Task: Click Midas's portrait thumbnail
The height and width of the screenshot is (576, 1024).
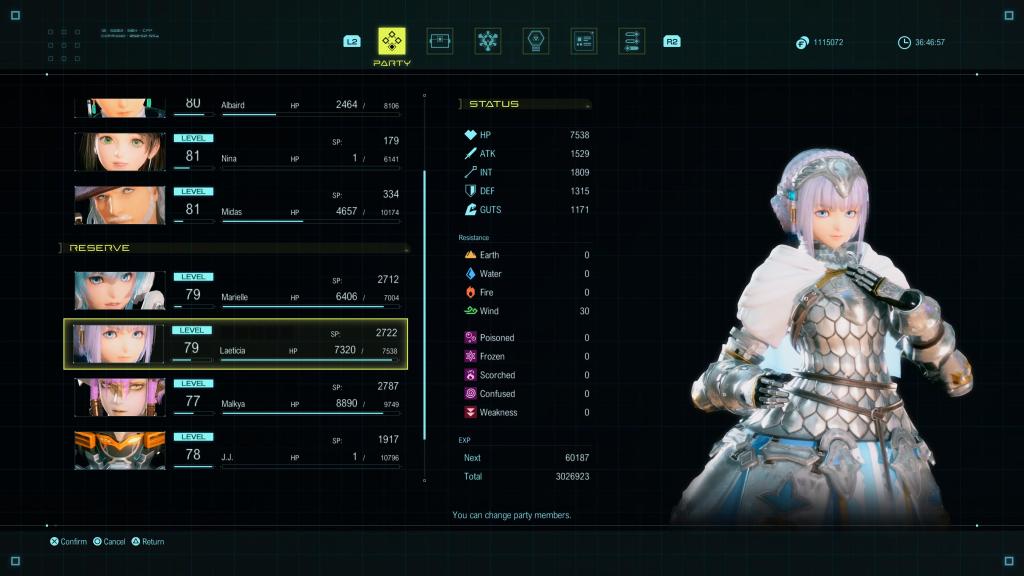Action: 119,204
